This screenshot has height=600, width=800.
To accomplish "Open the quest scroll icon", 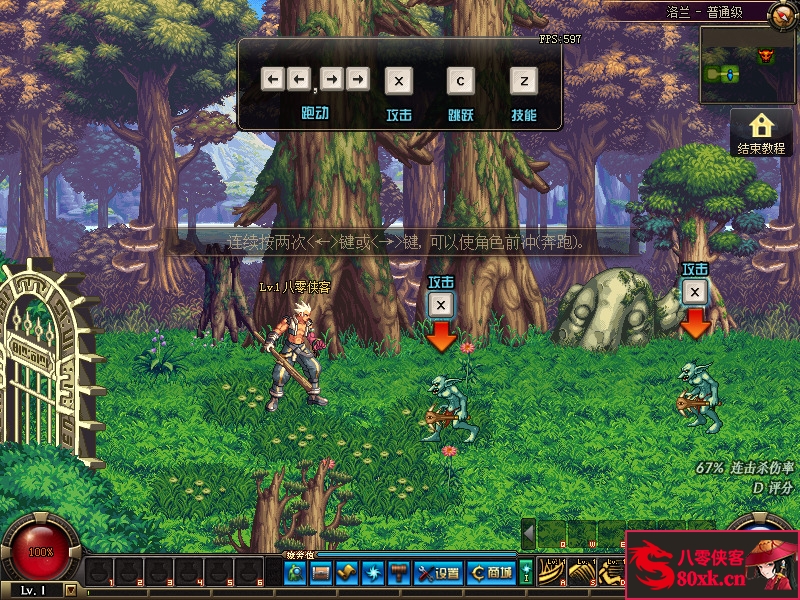I will pos(347,573).
